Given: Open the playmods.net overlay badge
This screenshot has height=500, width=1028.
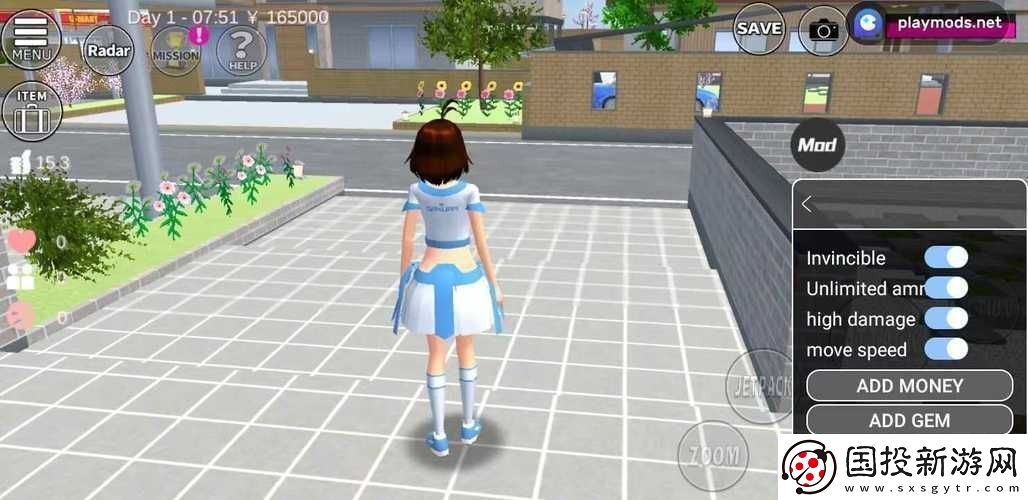Looking at the screenshot, I should click(x=930, y=22).
